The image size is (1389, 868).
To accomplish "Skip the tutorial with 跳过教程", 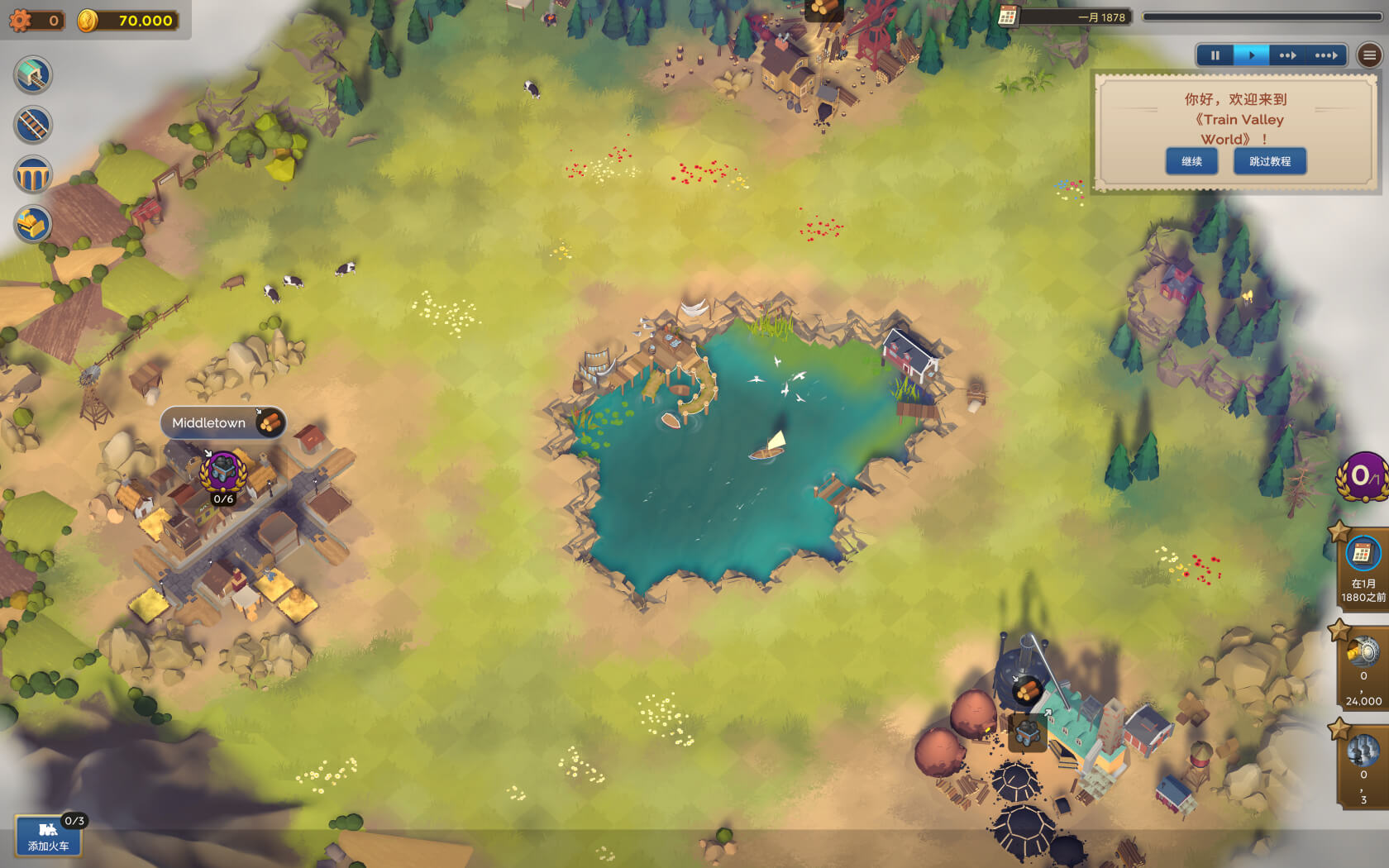I will point(1270,161).
